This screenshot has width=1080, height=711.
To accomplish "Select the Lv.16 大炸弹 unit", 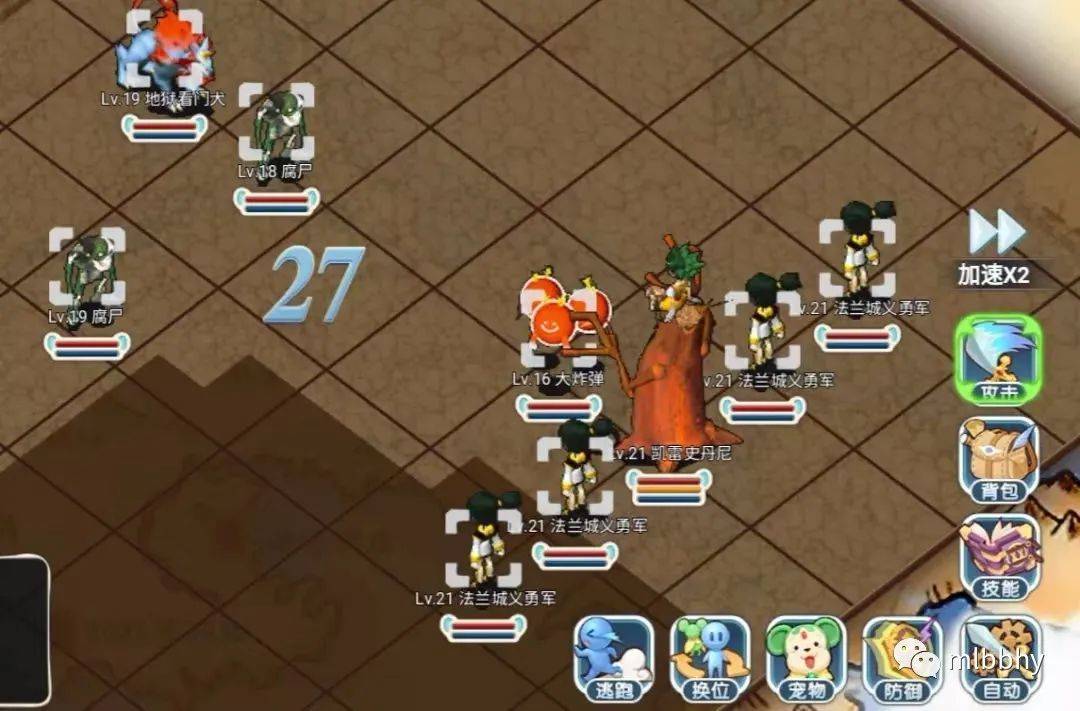I will click(557, 322).
